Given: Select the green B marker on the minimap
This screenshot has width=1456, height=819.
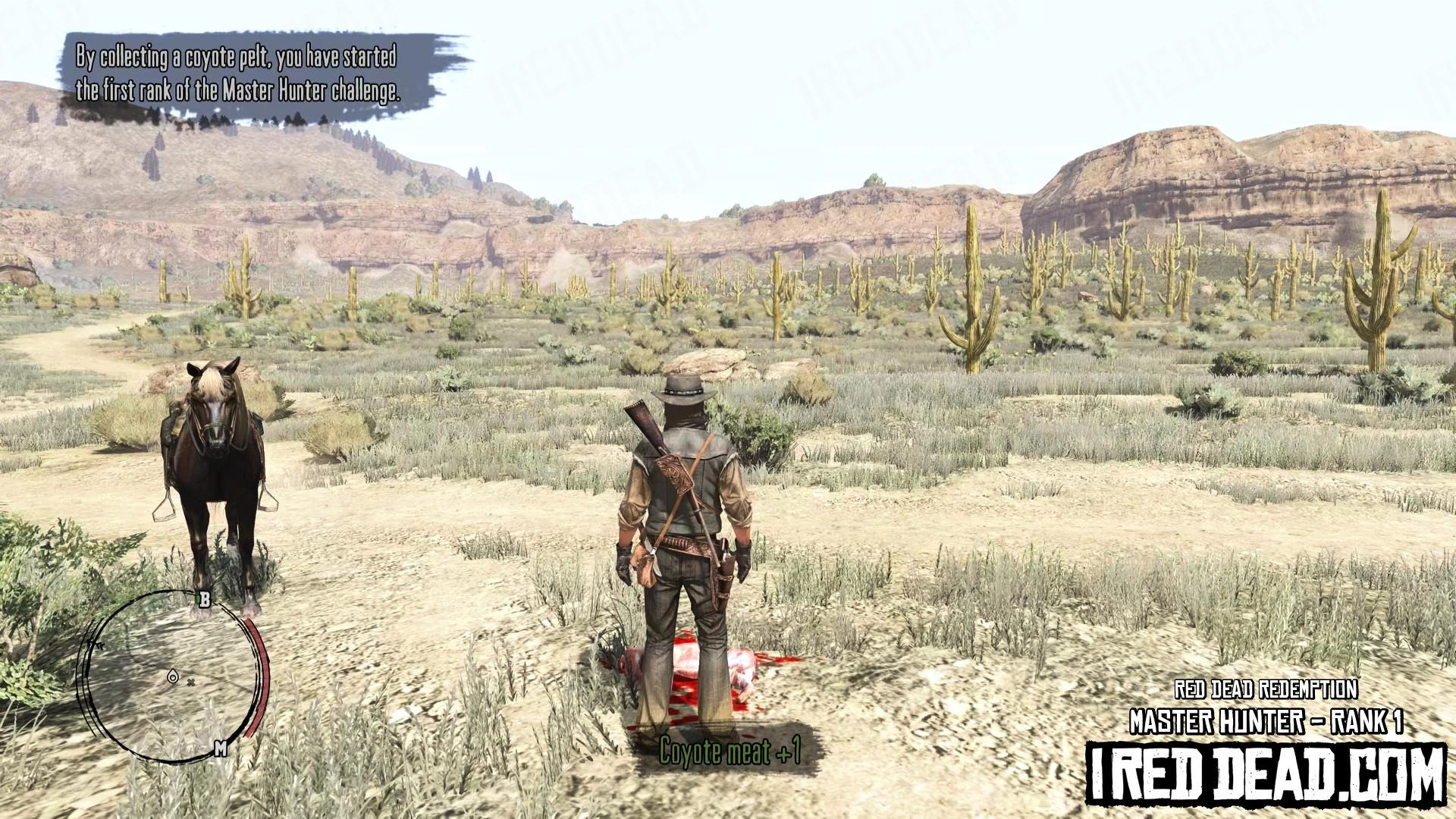Looking at the screenshot, I should pyautogui.click(x=204, y=600).
